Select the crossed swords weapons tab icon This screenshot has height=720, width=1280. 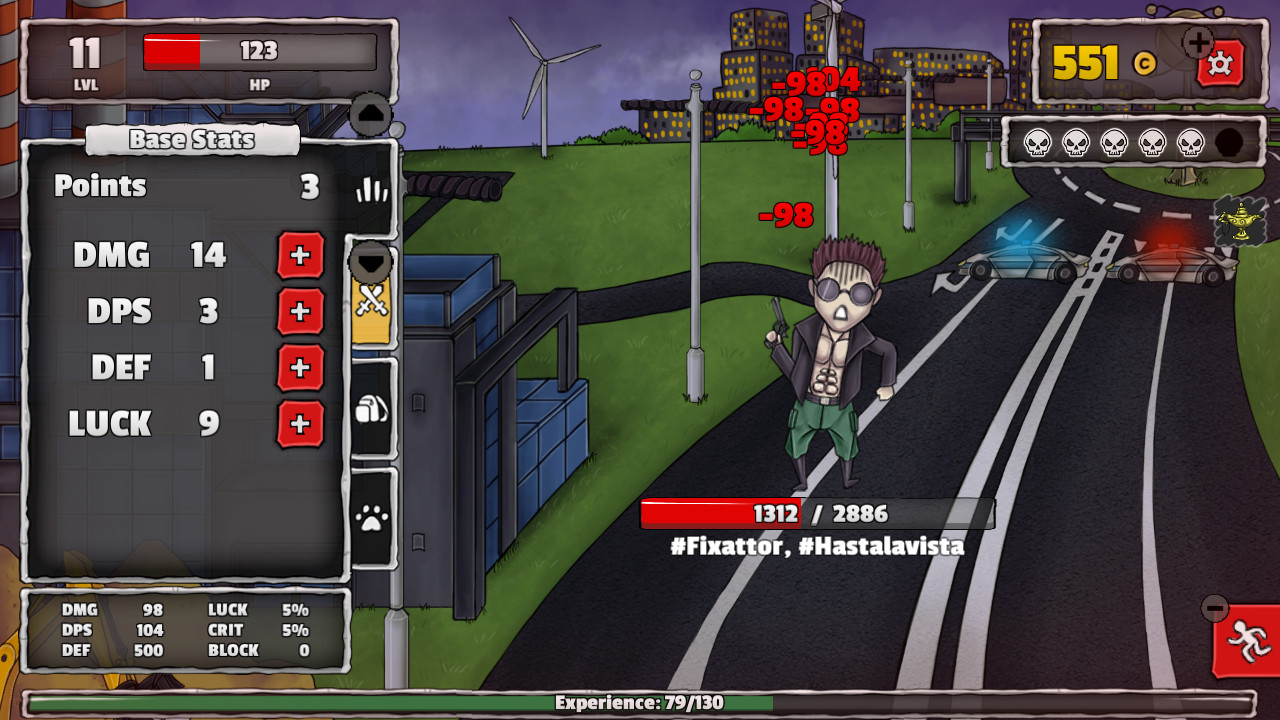pyautogui.click(x=370, y=306)
